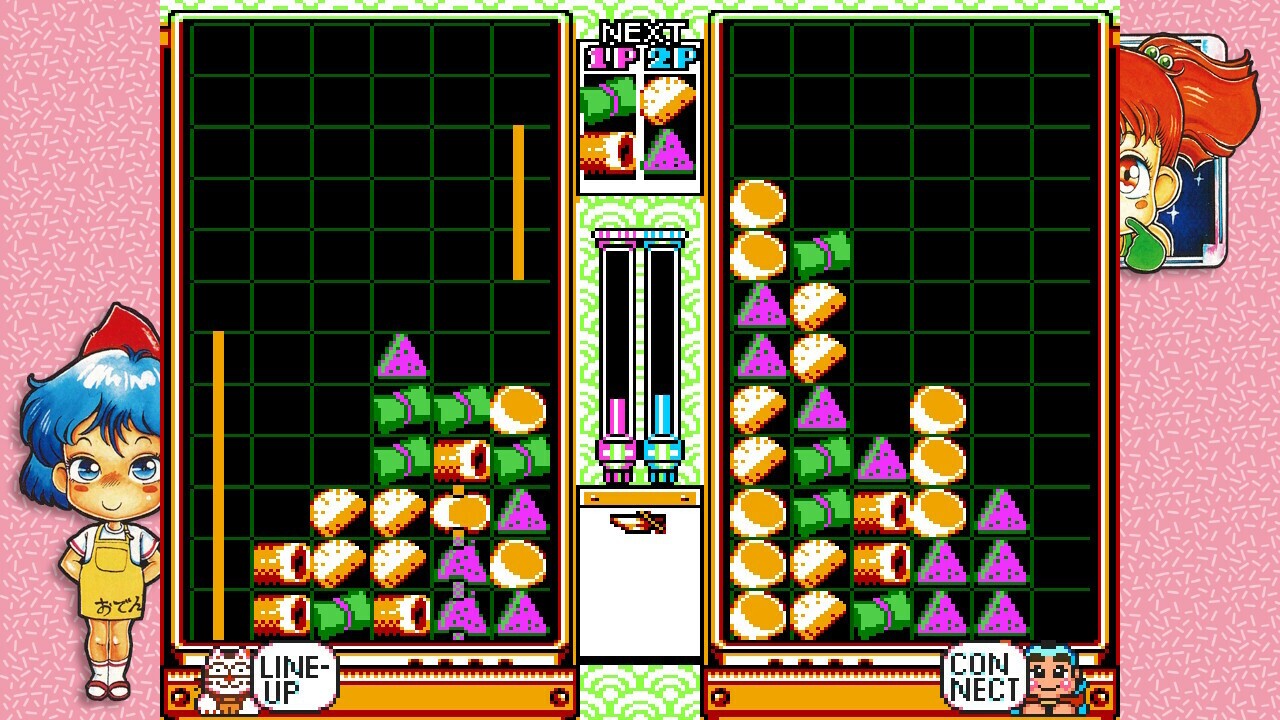Select the watermelon triangle atop the left stack

click(403, 355)
